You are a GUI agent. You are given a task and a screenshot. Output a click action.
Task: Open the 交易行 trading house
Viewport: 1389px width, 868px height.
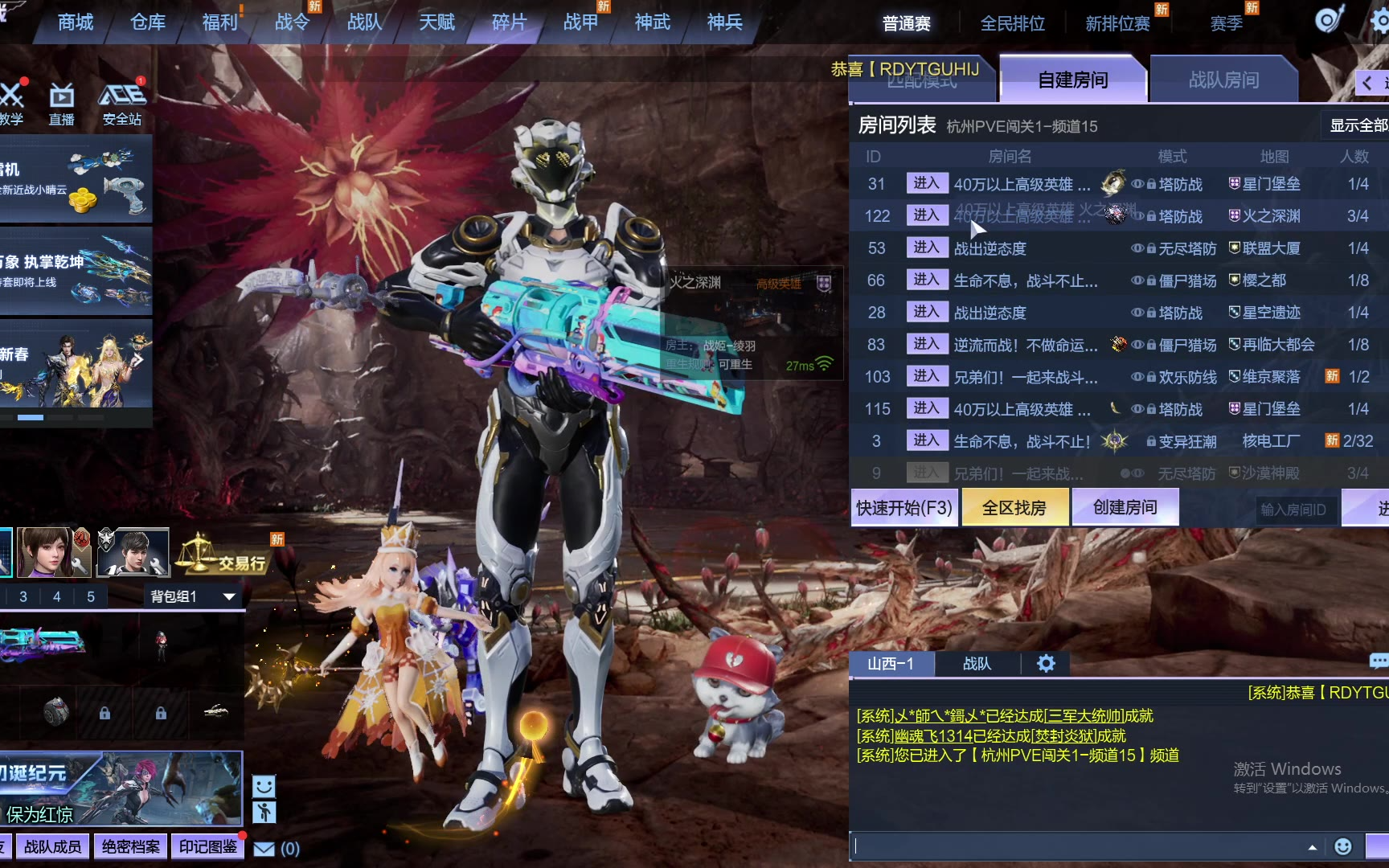(x=223, y=556)
